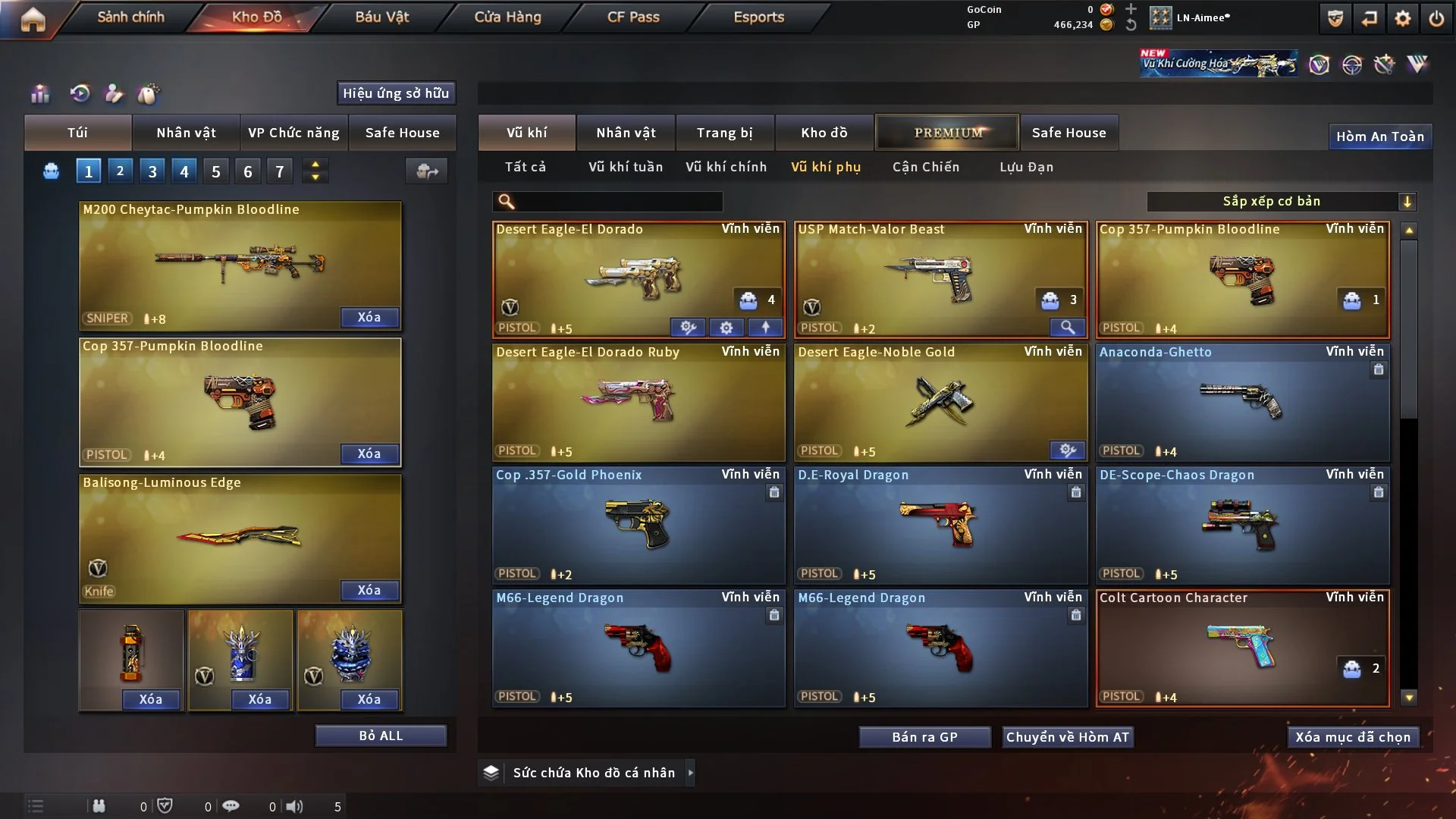Open the Sắp xếp cơ bản sort dropdown
The height and width of the screenshot is (819, 1456).
click(1281, 201)
